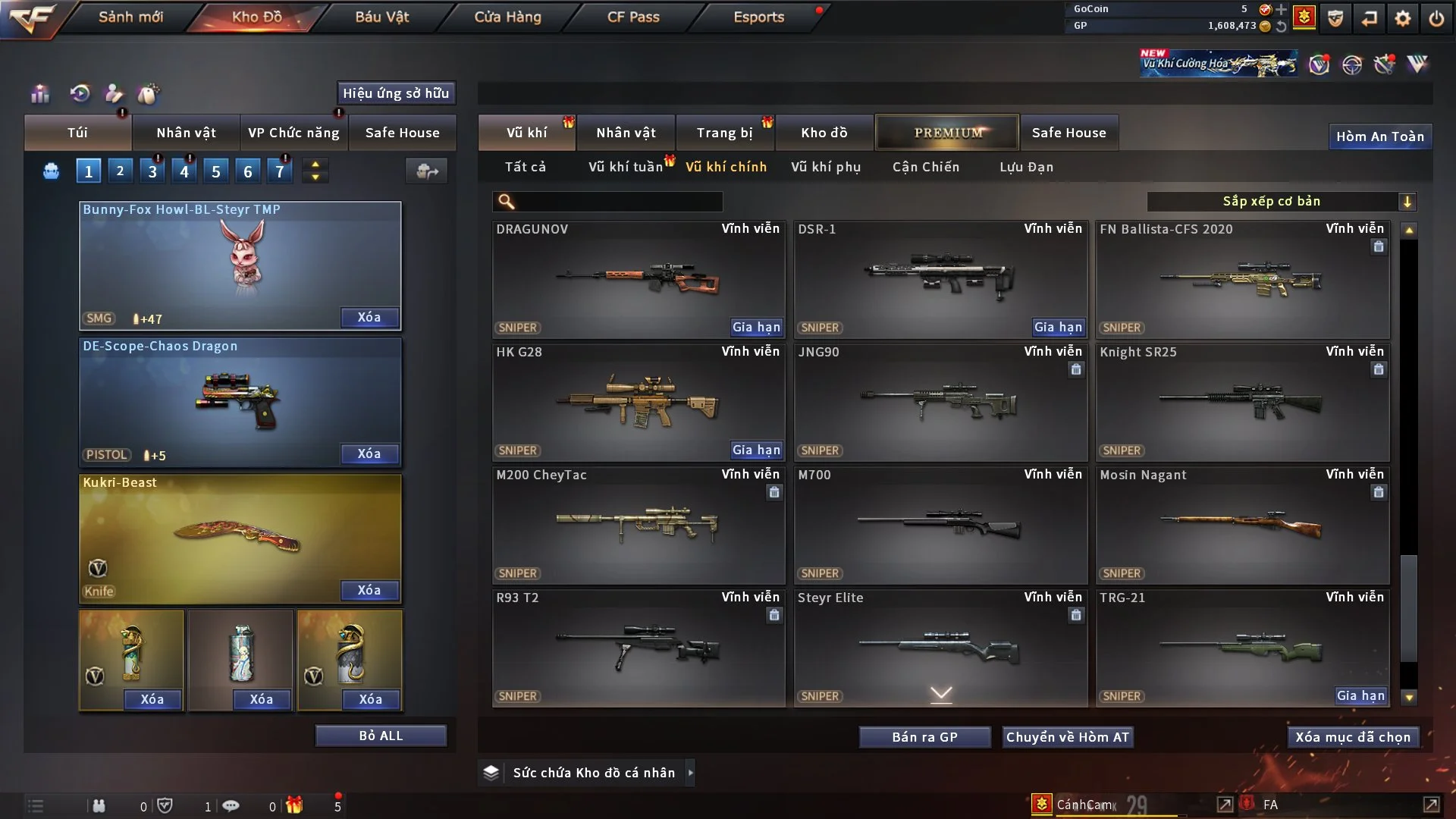Click the Gia hạn button on DSR-1
Viewport: 1456px width, 819px height.
pyautogui.click(x=1058, y=328)
